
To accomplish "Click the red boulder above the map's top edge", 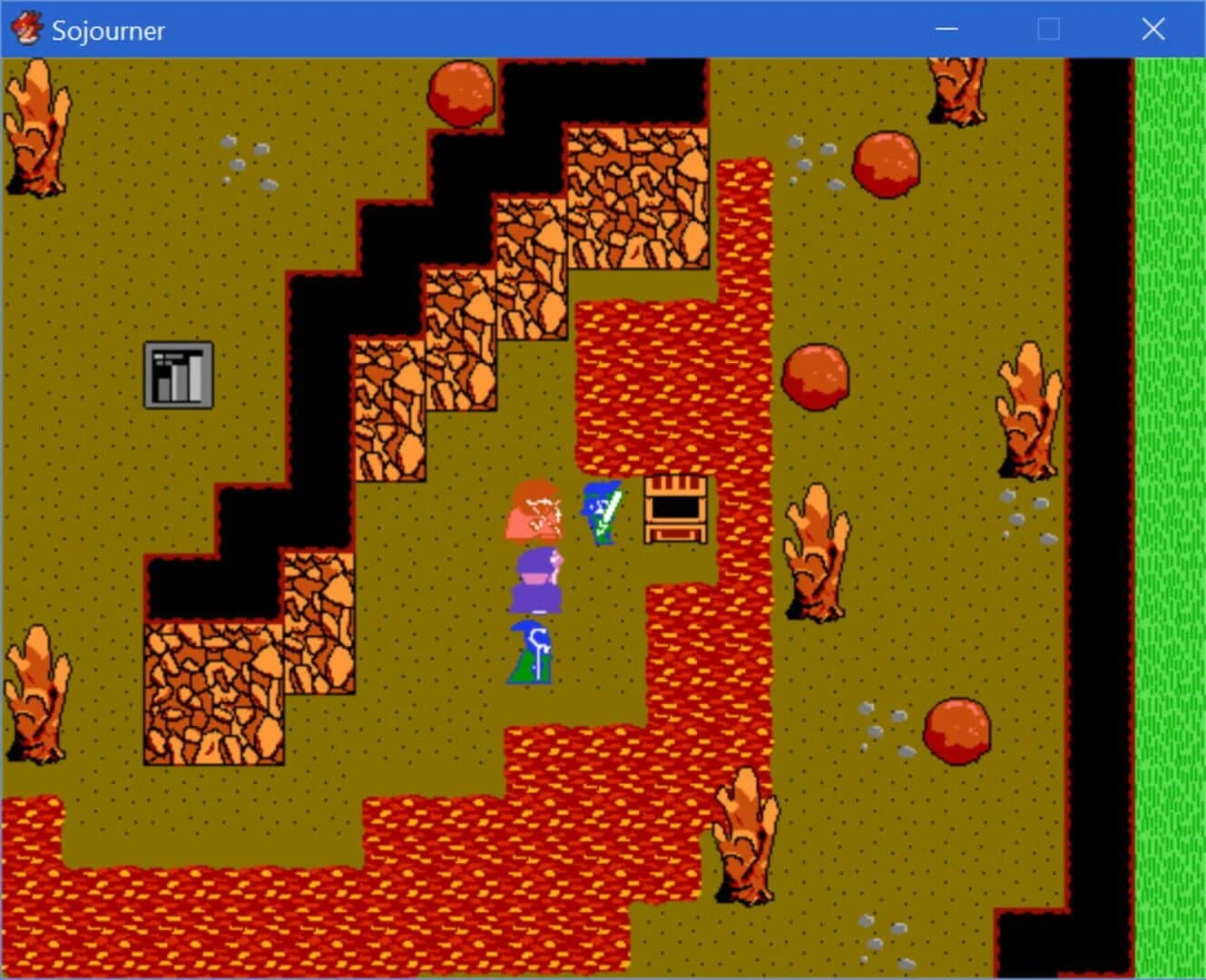I will (x=461, y=91).
